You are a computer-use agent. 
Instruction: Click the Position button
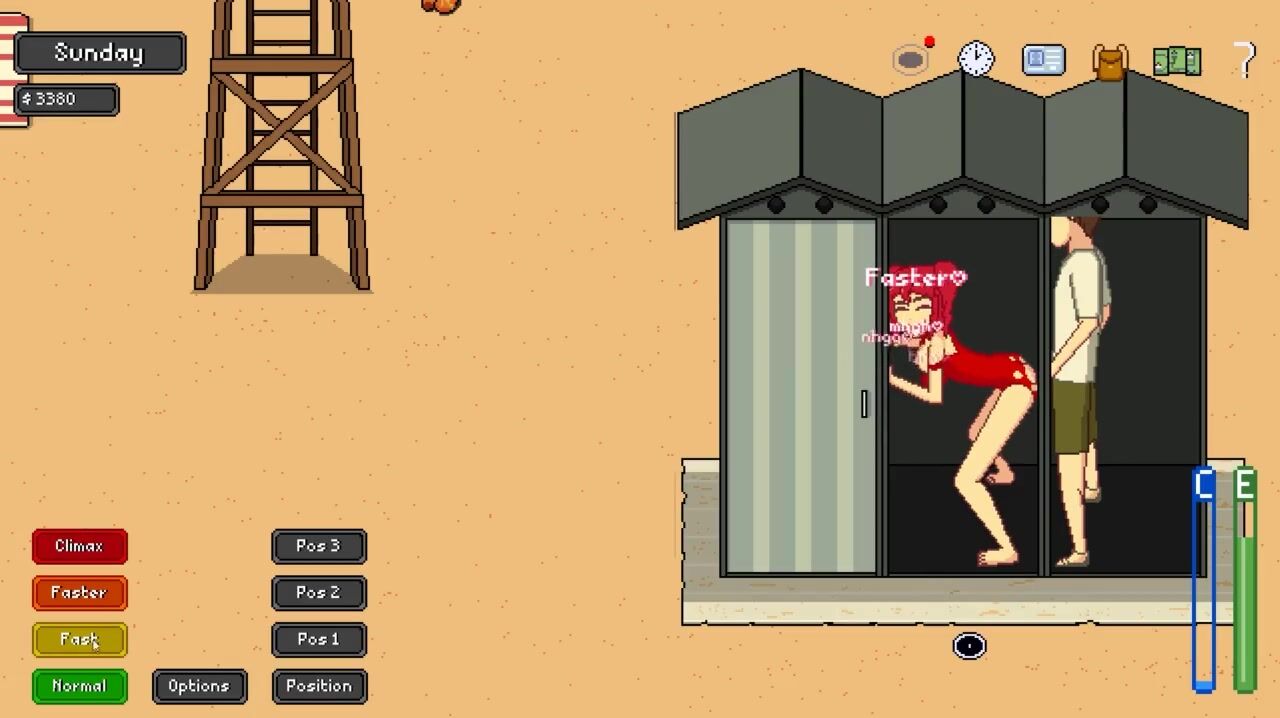(319, 686)
